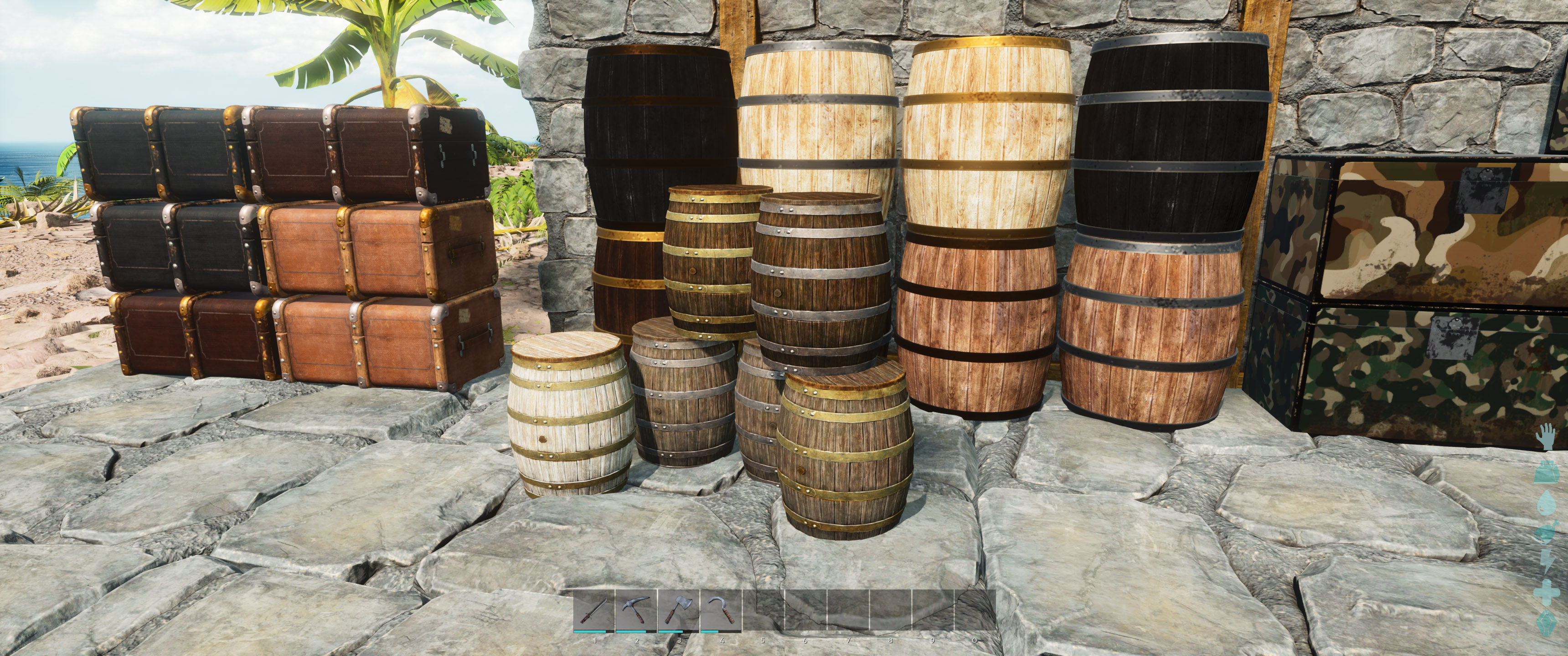
Task: Click the cyan durability bar under slot 1
Action: 589,632
